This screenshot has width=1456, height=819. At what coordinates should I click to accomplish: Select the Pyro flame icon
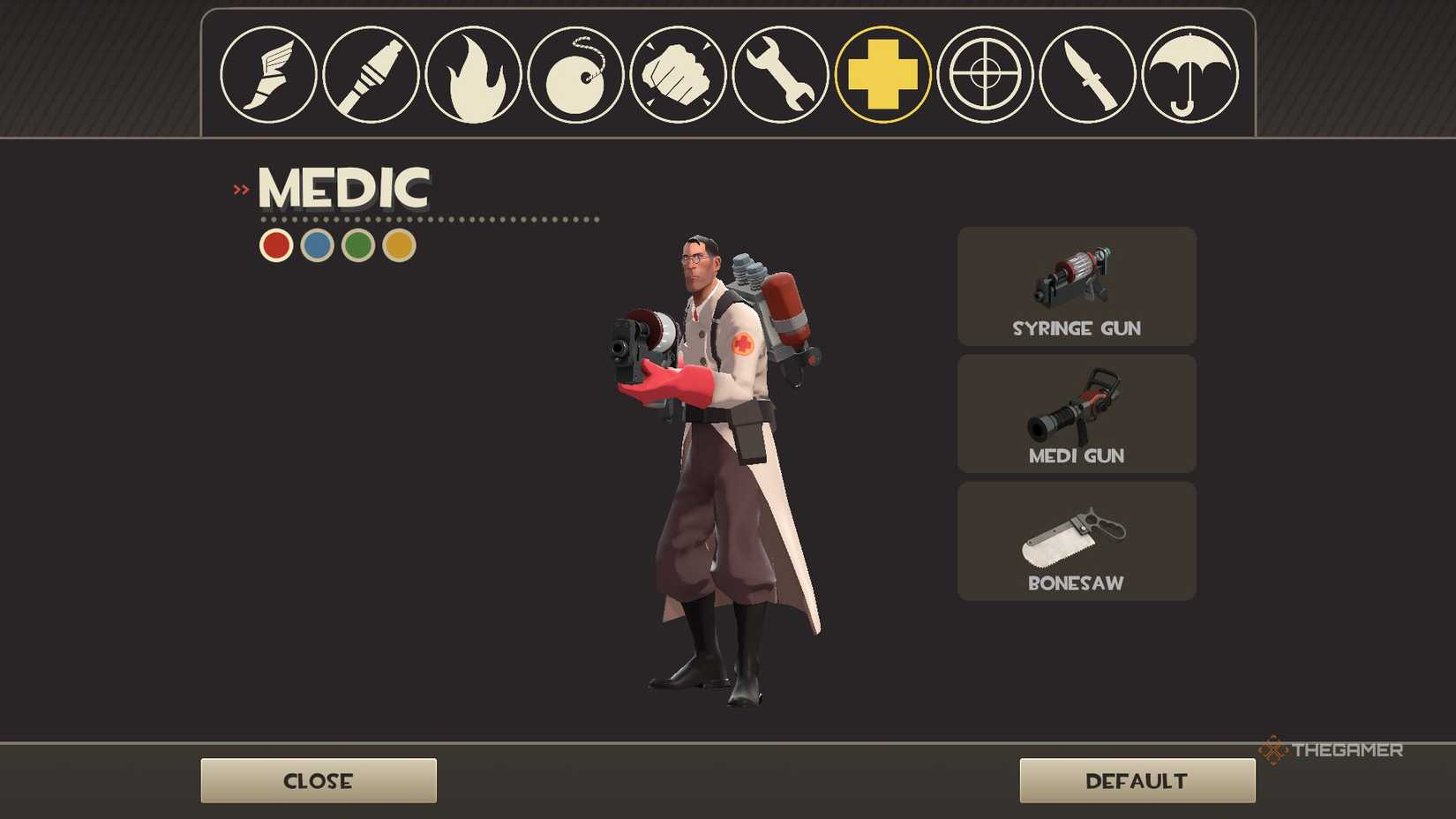click(x=473, y=76)
